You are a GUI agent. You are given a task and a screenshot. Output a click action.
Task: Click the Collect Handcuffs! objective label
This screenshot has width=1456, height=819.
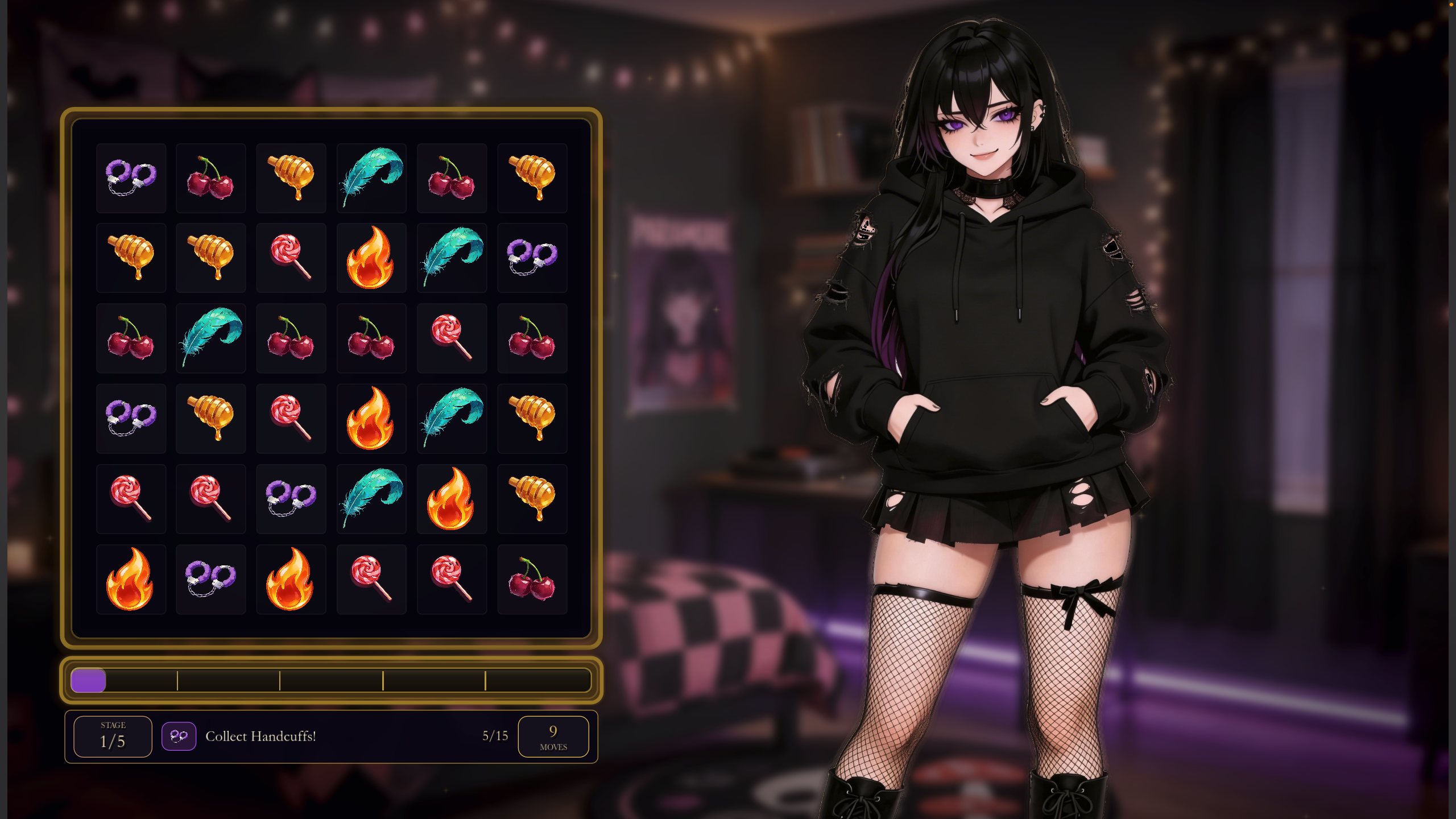[261, 736]
